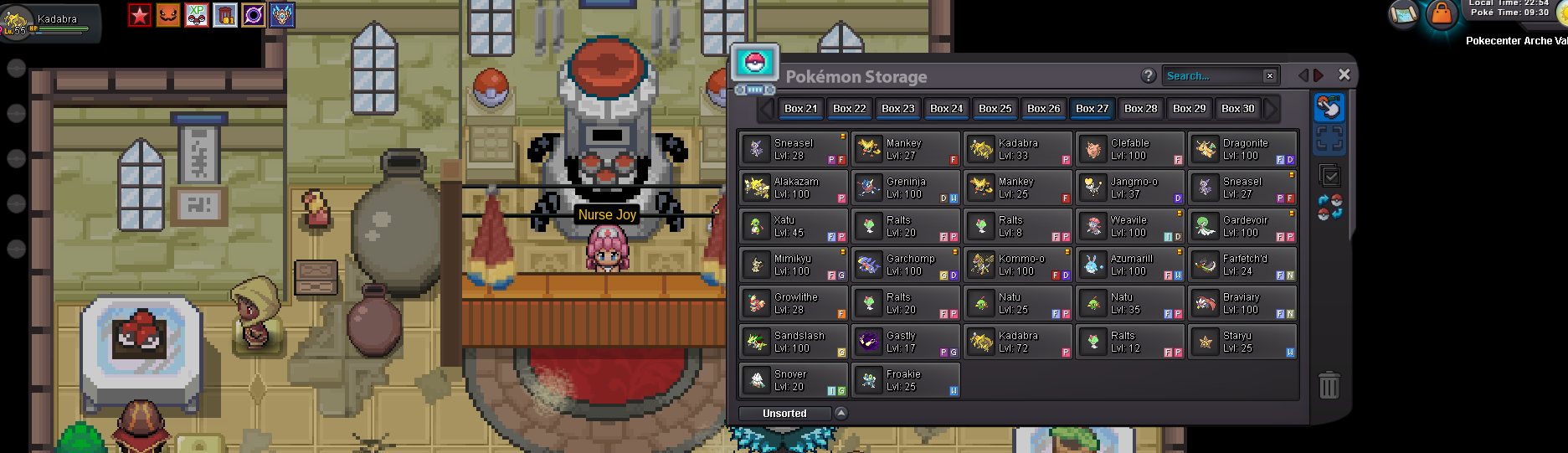
Task: Select the Alakazam Lvl 100 entry
Action: pos(793,188)
